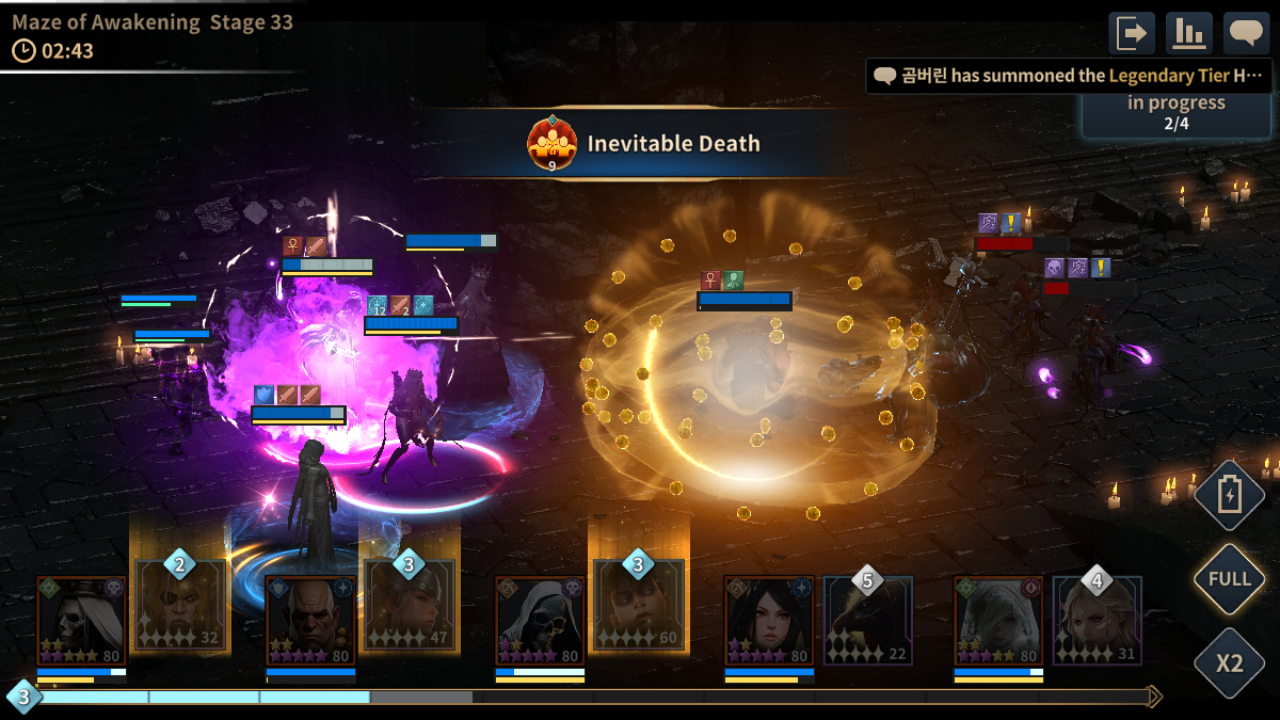Toggle the FULL auto-battle button
Screen dimensions: 1280x720
tap(1229, 579)
